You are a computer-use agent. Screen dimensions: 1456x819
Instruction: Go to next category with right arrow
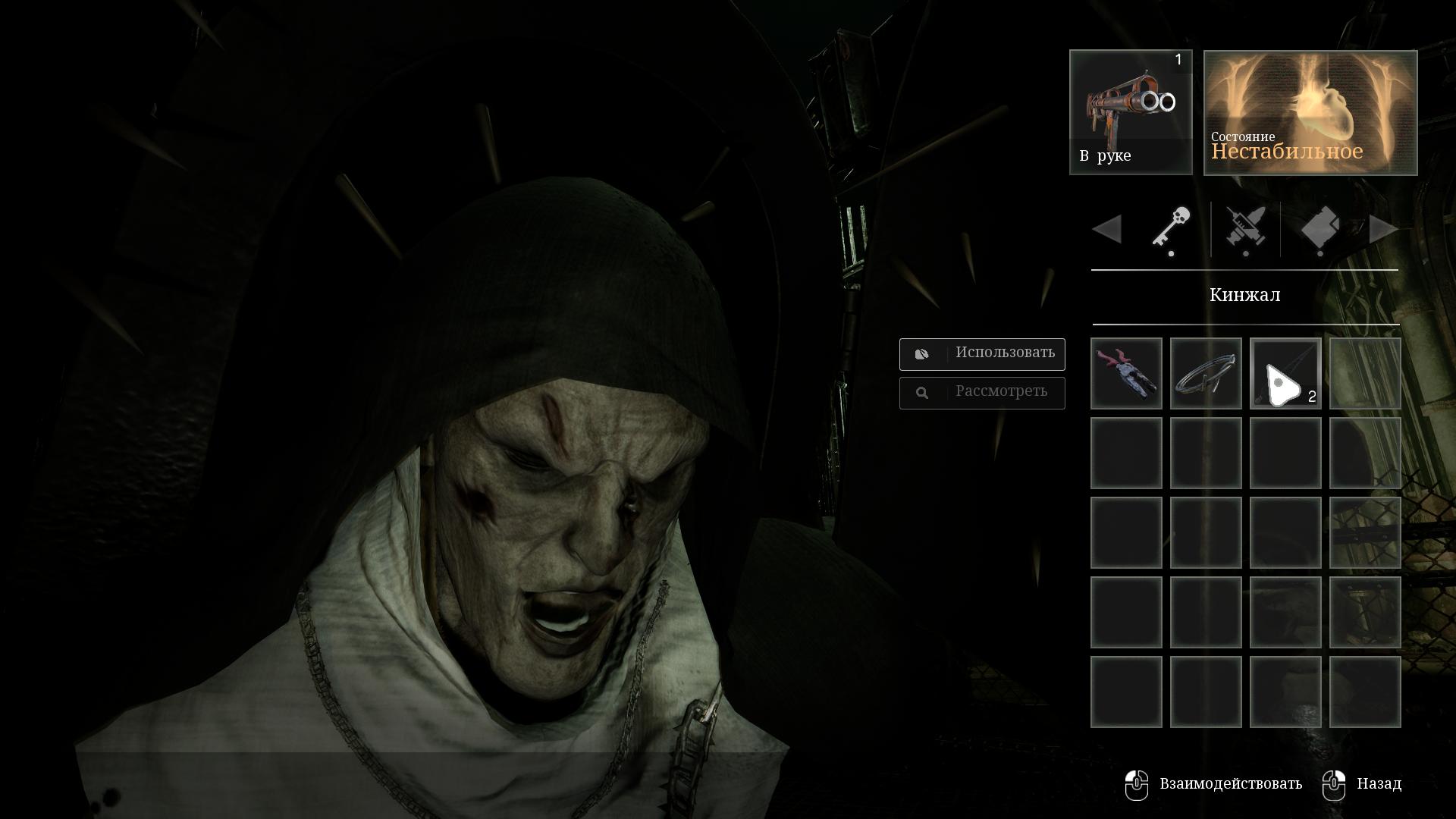point(1384,229)
